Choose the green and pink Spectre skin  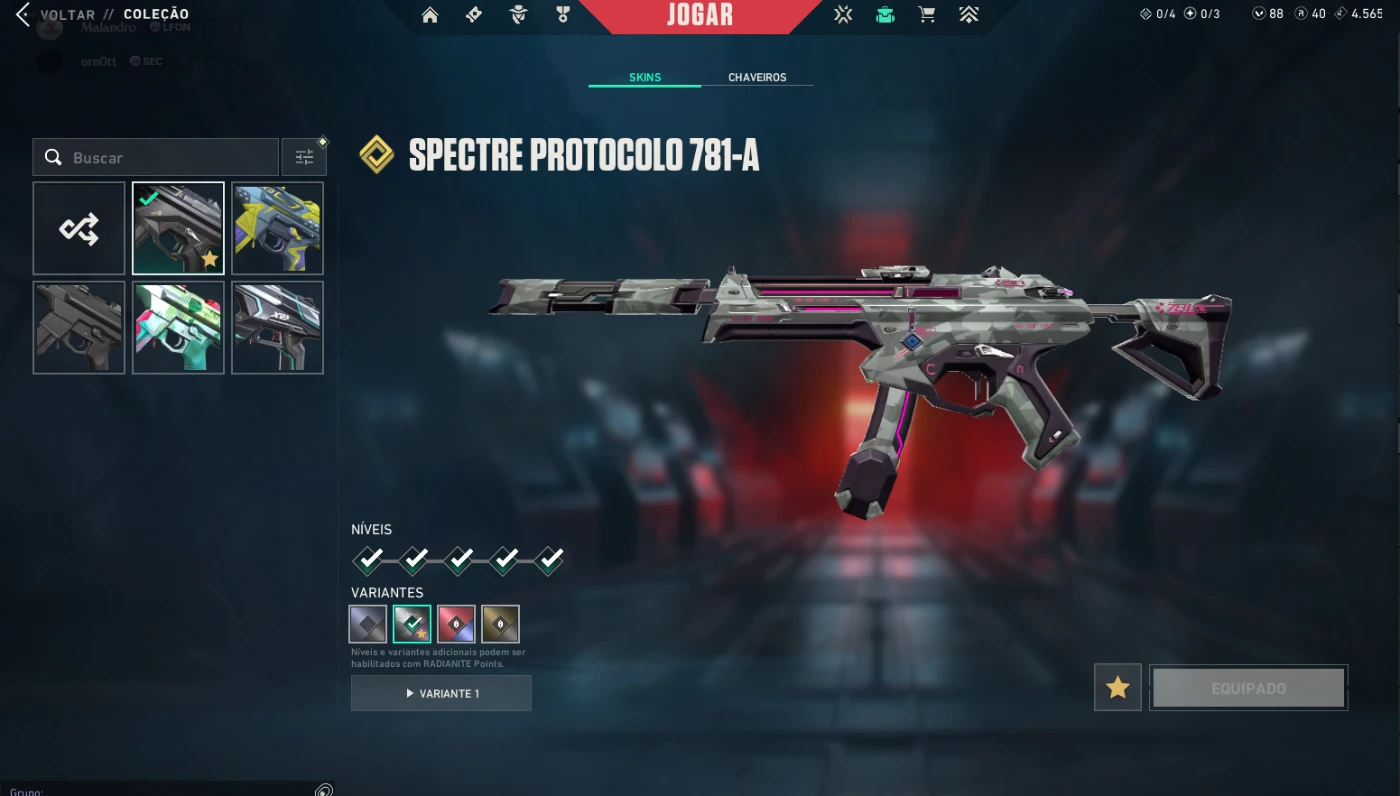[x=178, y=327]
